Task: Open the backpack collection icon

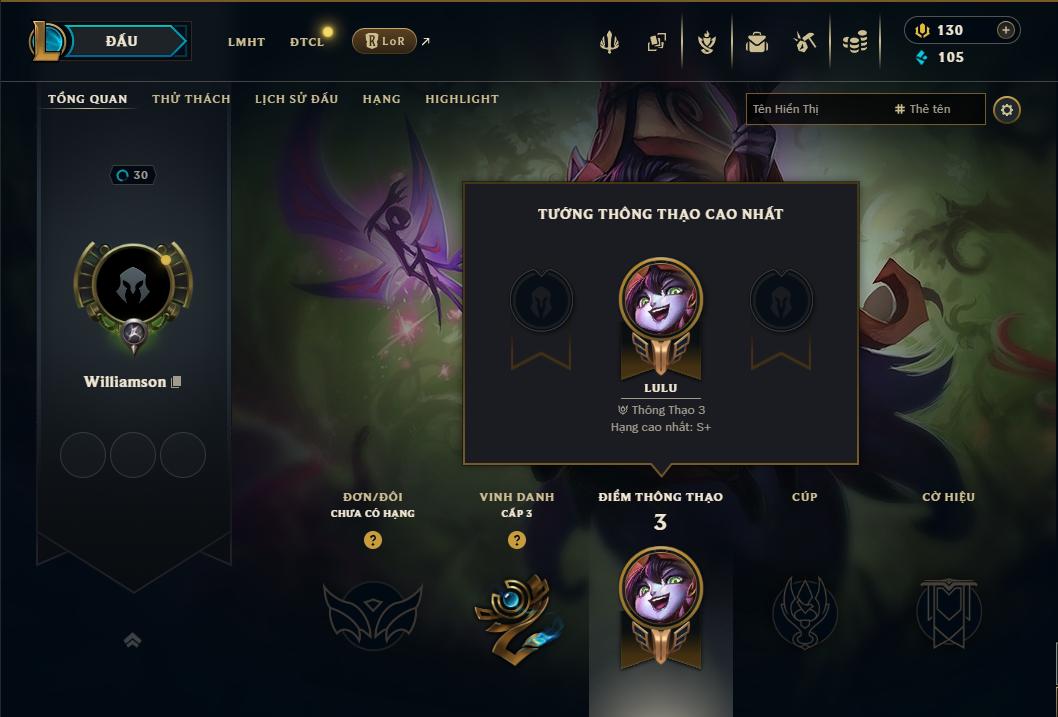Action: (x=757, y=42)
